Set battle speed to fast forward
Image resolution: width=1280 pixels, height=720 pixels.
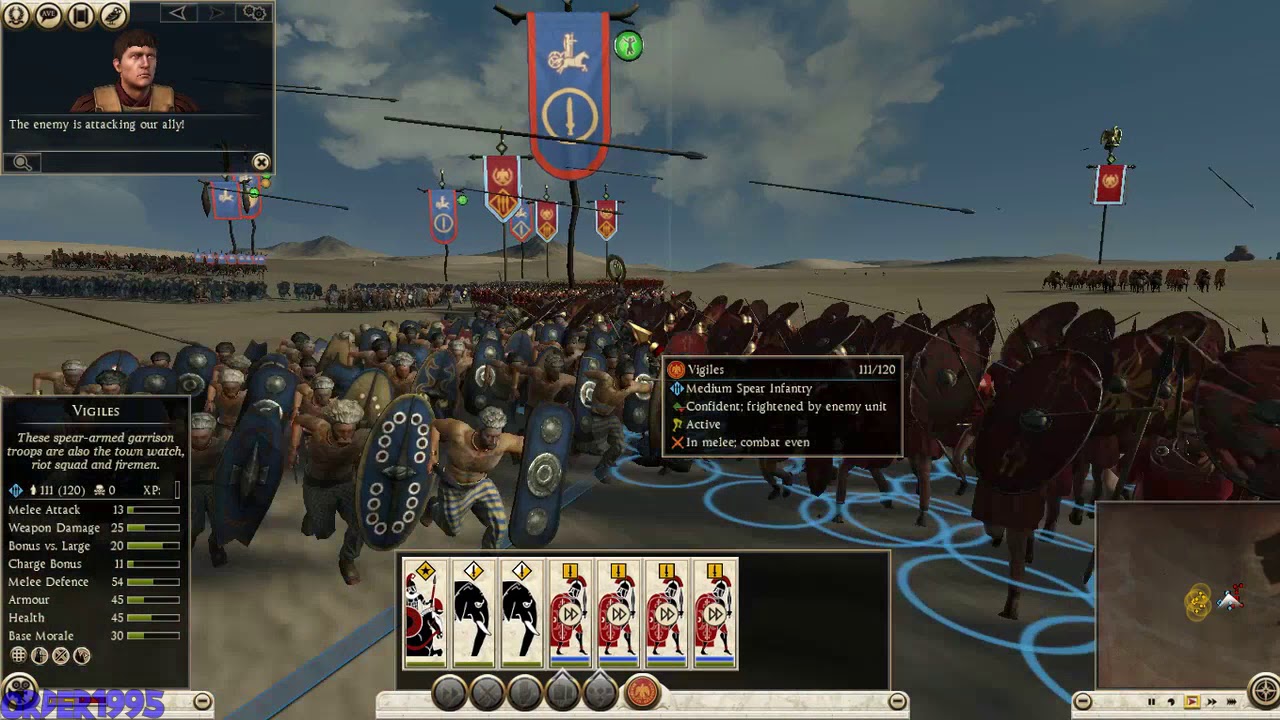[1212, 702]
